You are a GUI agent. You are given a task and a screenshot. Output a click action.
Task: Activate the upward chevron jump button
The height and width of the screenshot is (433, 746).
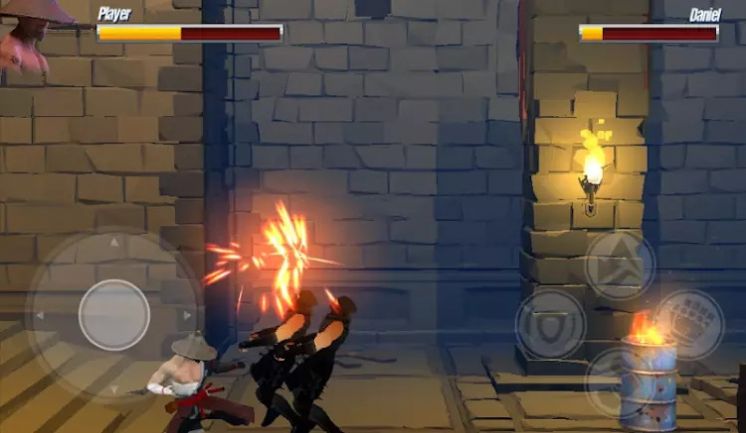[x=619, y=265]
